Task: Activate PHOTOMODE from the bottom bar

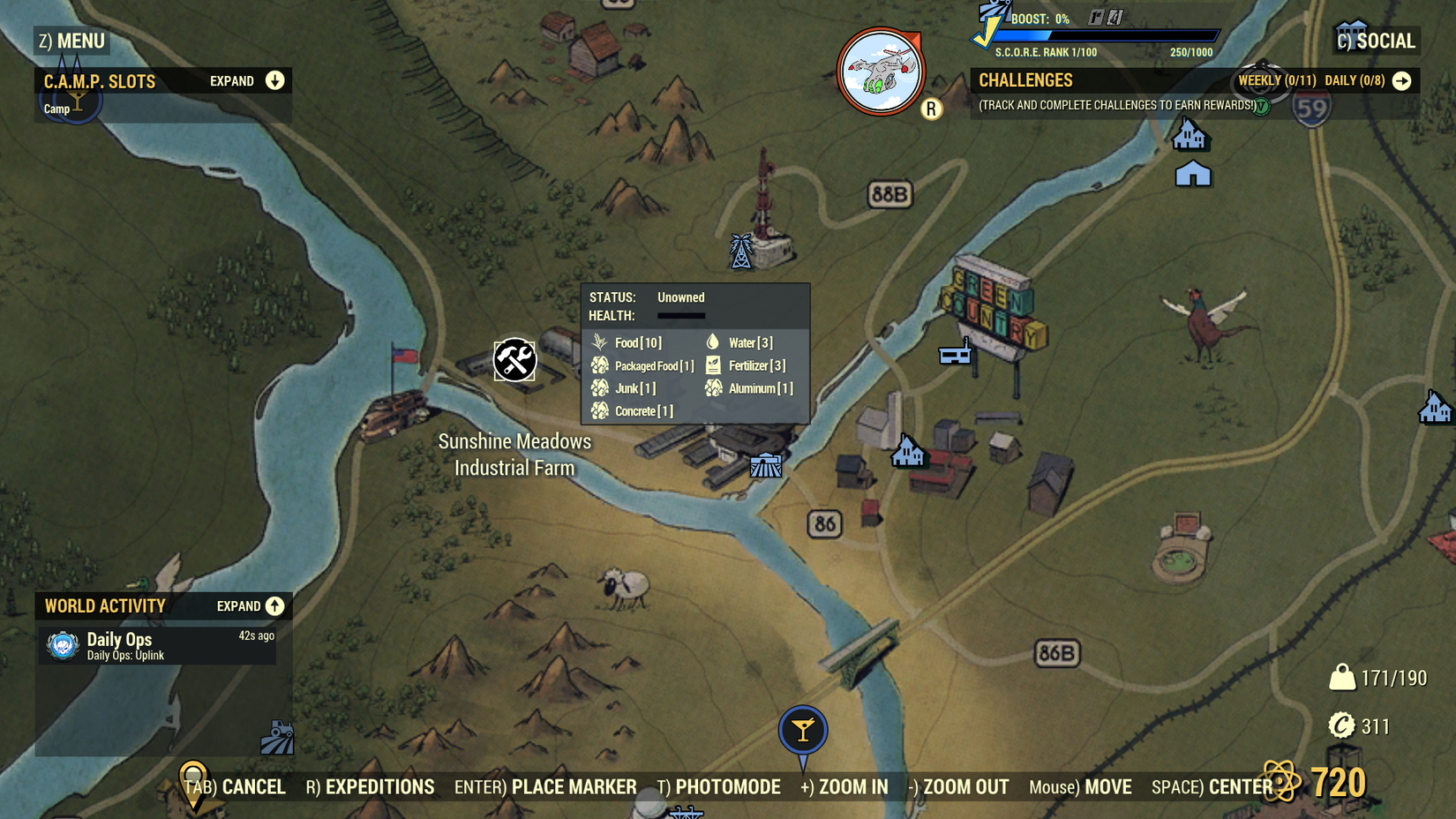Action: 727,786
